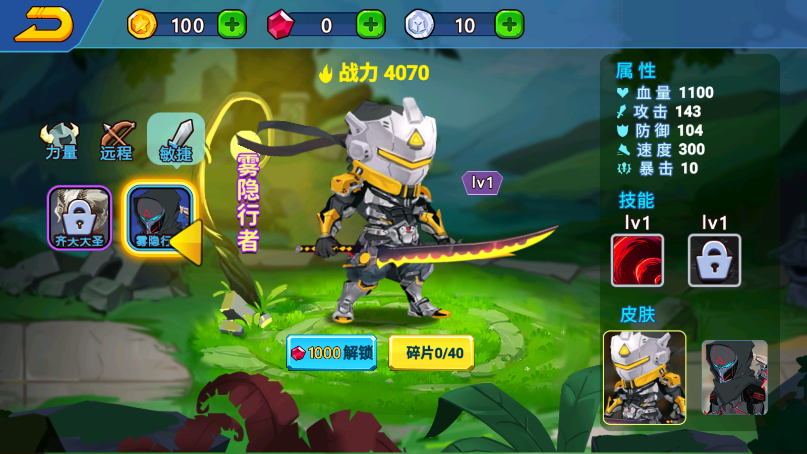
Task: Add silver crystals with the plus button
Action: pos(508,24)
